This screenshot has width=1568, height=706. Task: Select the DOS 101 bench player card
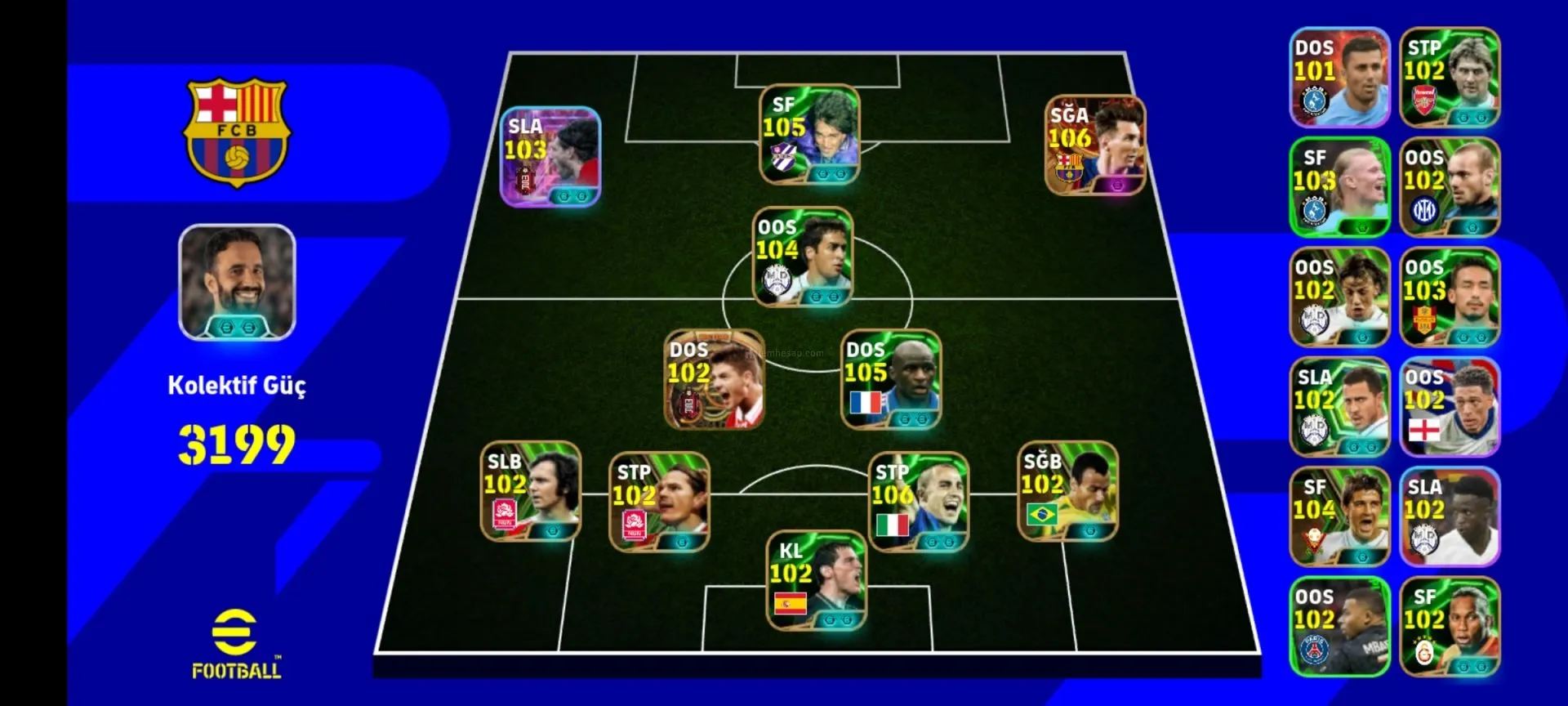coord(1339,78)
